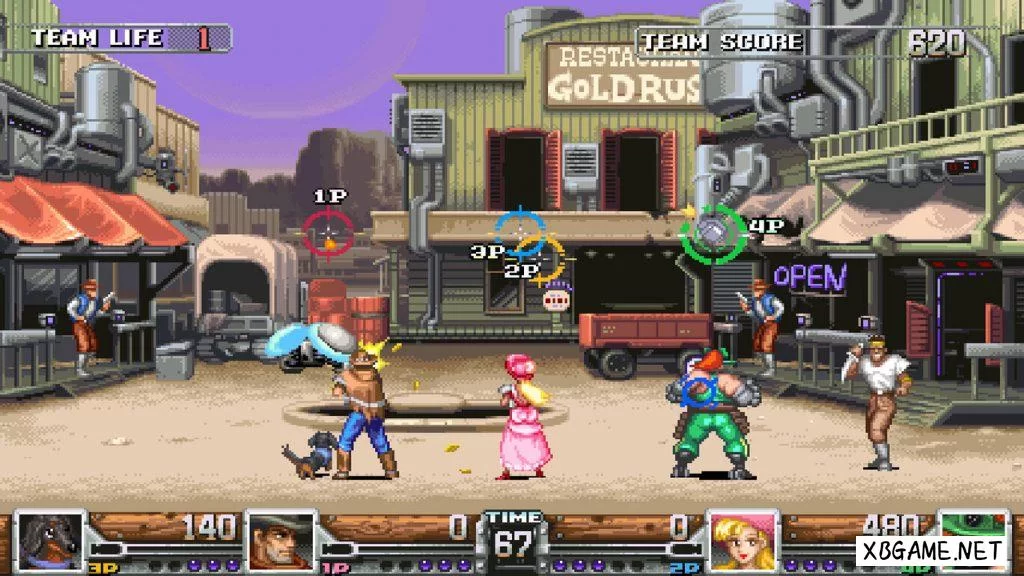Select the yellow 2P aiming reticle
This screenshot has height=576, width=1024.
544,258
